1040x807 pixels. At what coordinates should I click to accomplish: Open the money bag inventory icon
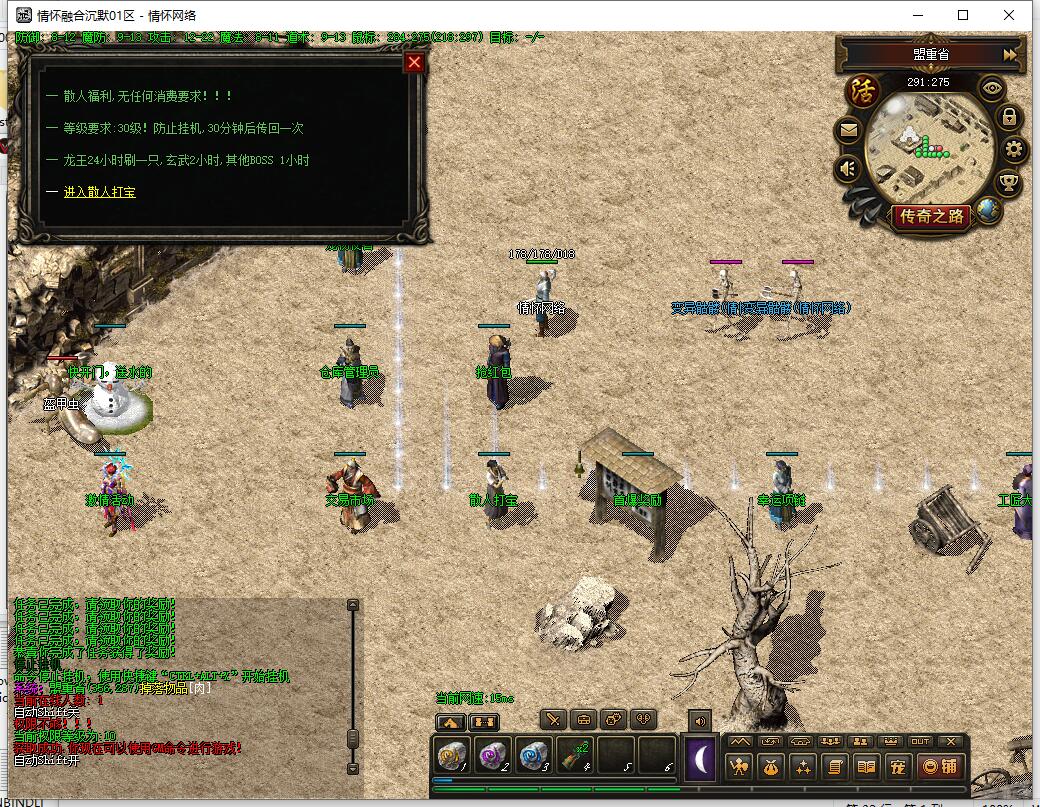click(x=770, y=767)
